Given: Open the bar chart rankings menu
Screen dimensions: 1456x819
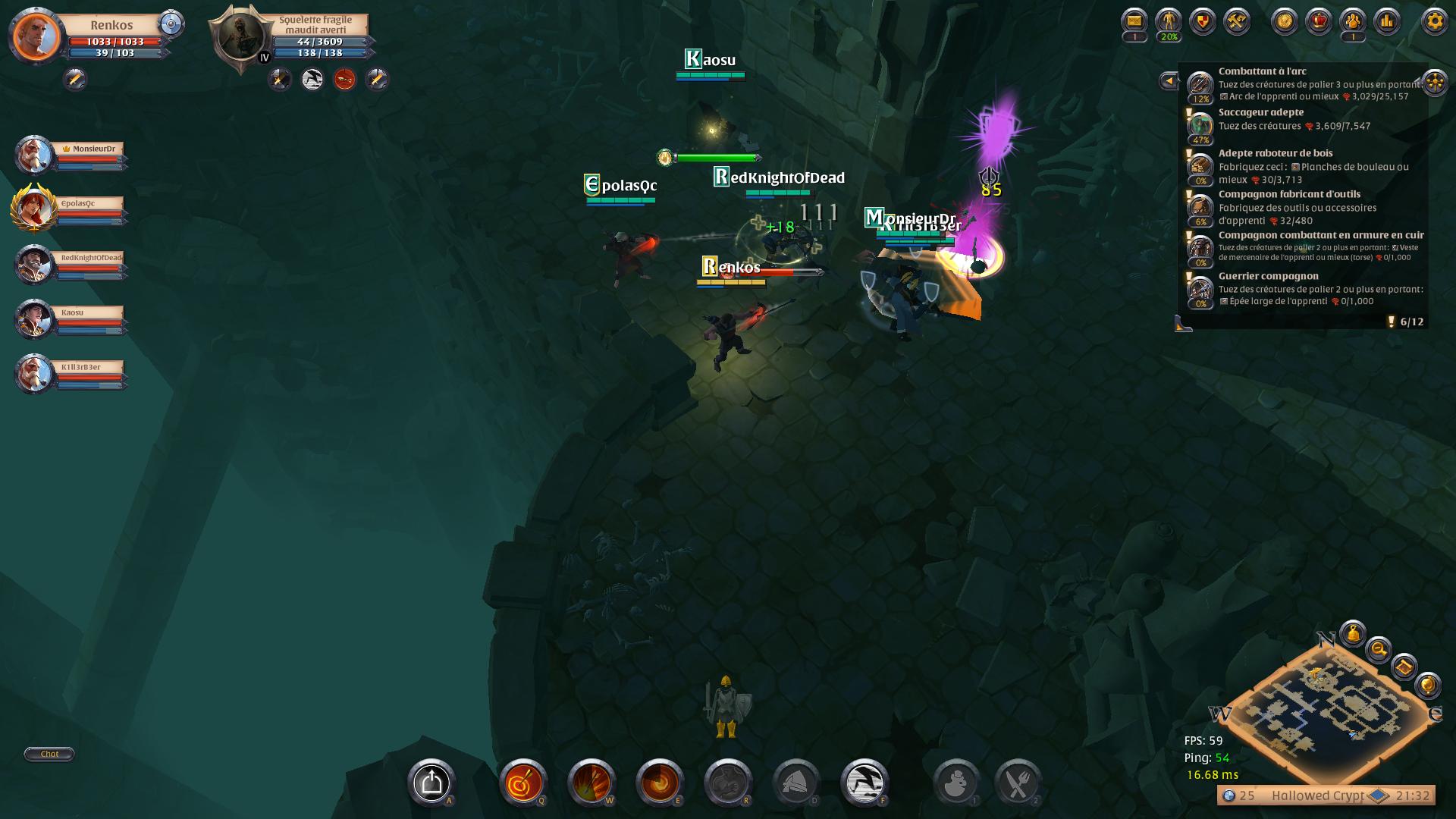Looking at the screenshot, I should (1387, 21).
